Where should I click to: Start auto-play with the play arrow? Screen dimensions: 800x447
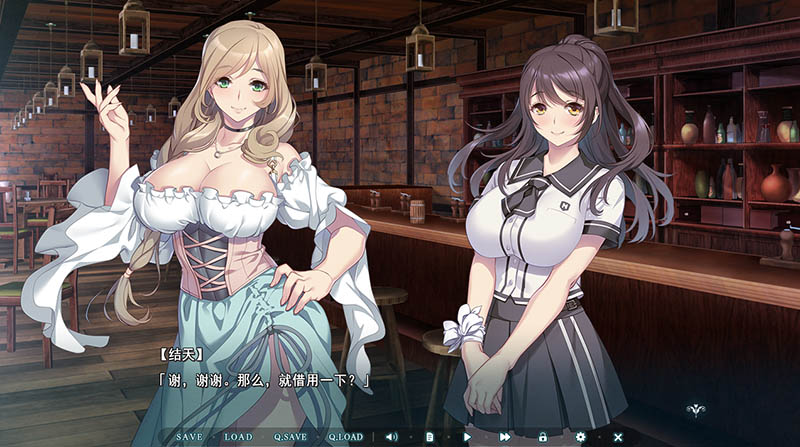[467, 437]
